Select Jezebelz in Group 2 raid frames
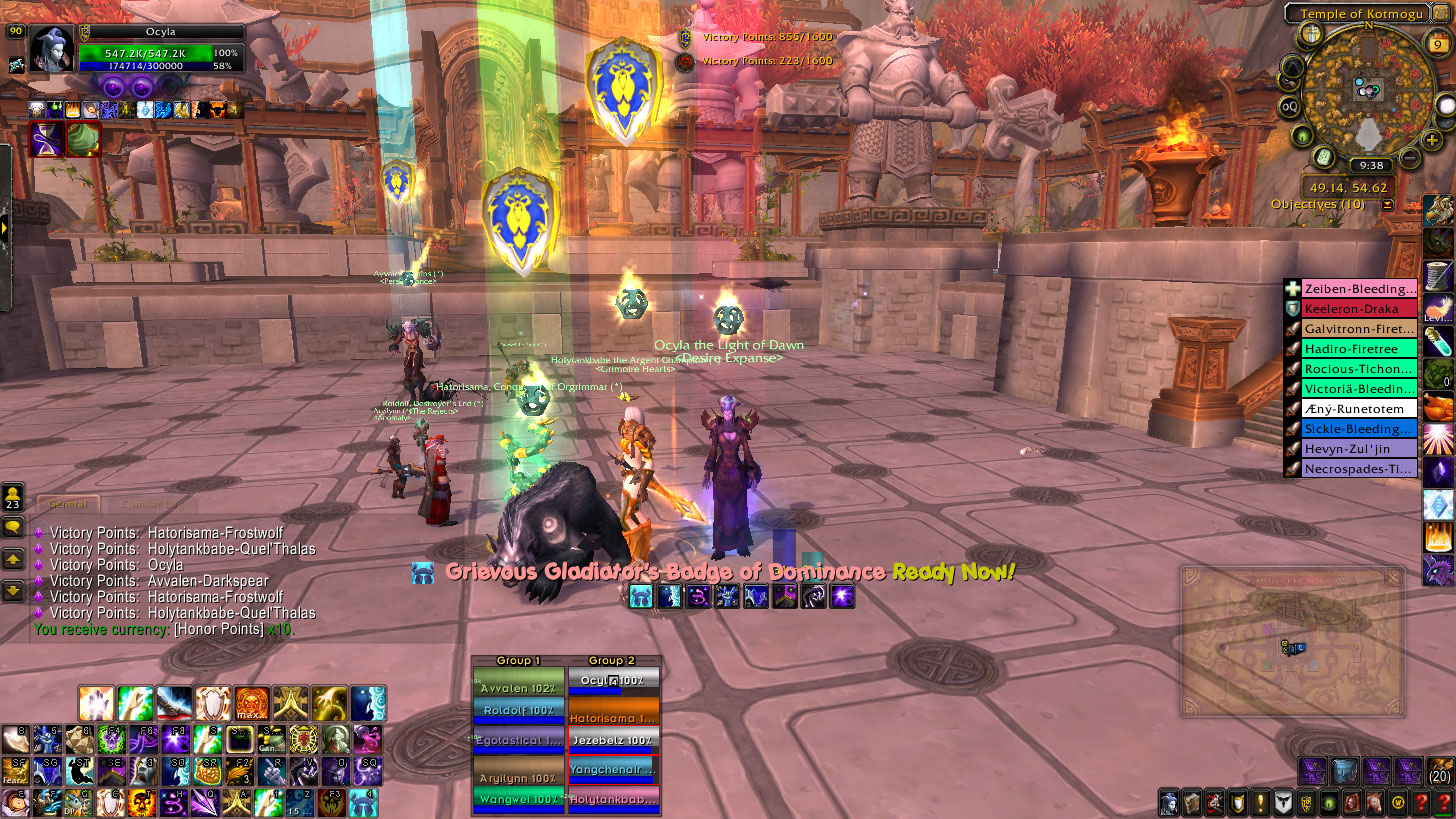1456x819 pixels. point(614,741)
